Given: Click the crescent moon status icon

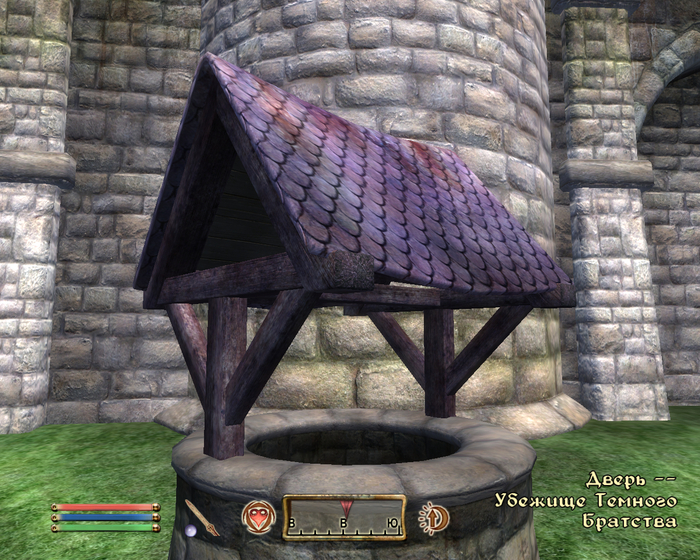Looking at the screenshot, I should [434, 517].
